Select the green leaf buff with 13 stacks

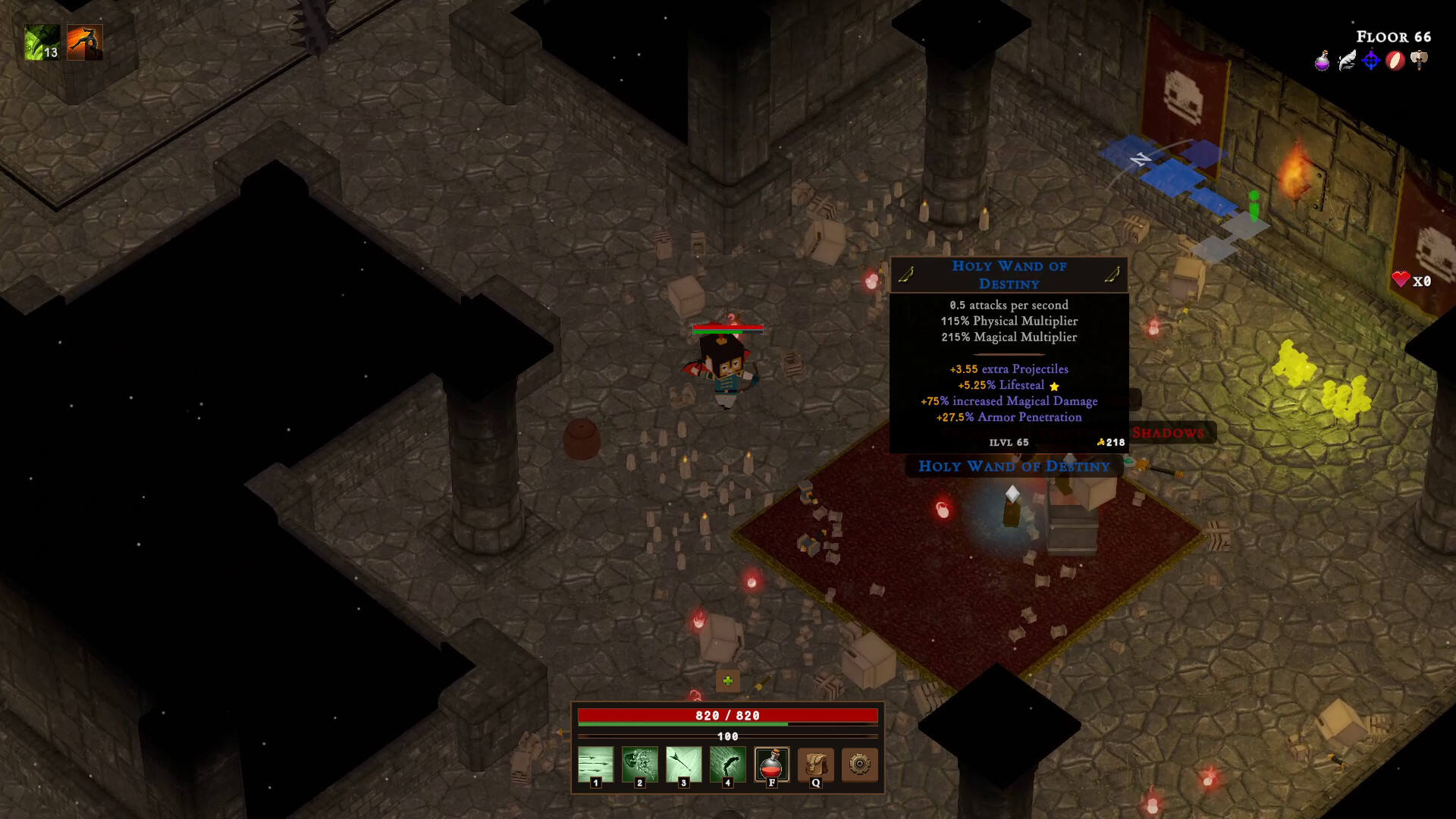pos(42,42)
